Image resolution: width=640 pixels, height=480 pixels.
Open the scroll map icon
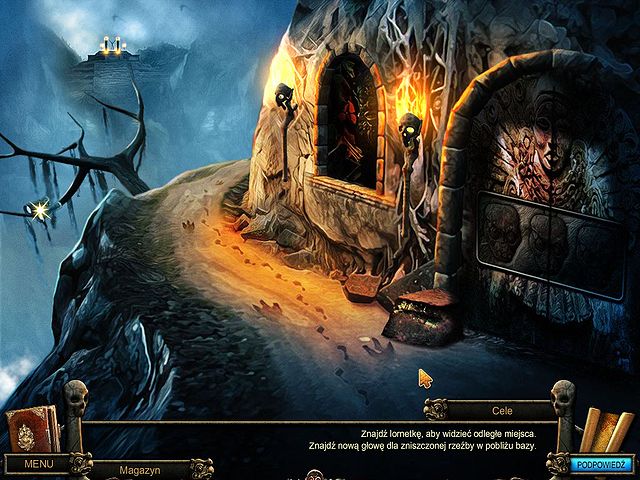606,430
